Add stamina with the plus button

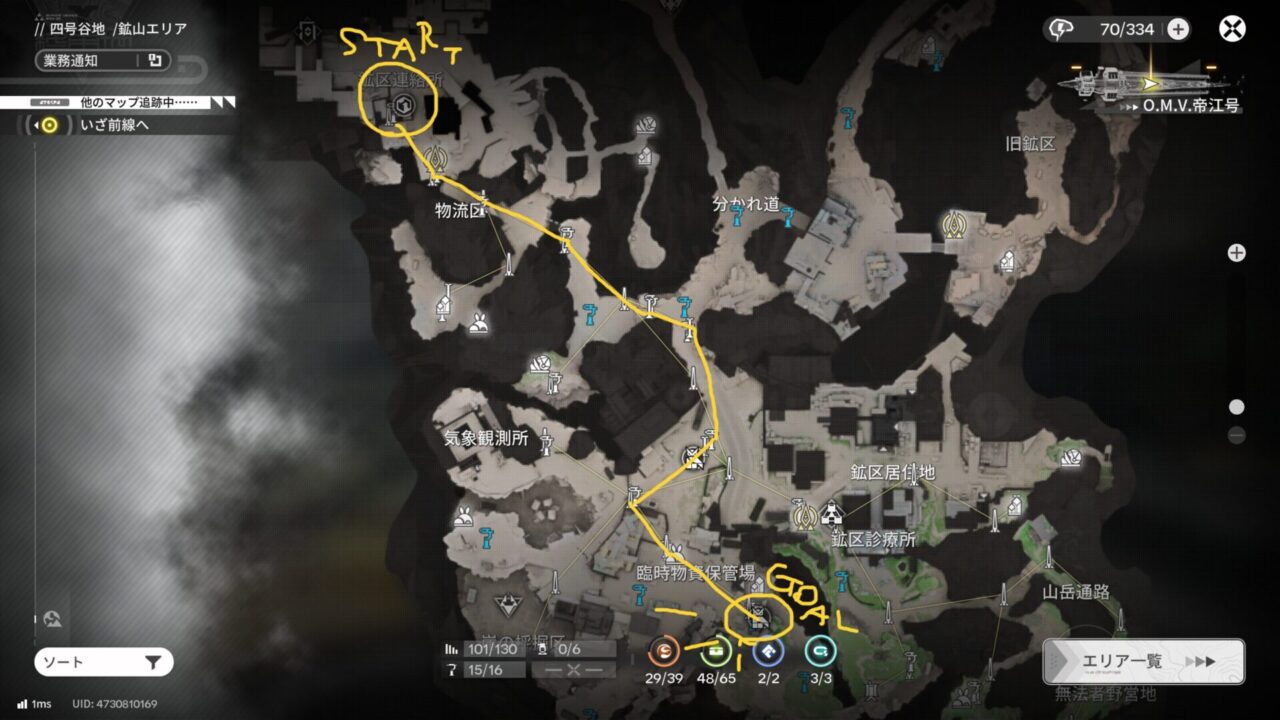click(x=1178, y=29)
